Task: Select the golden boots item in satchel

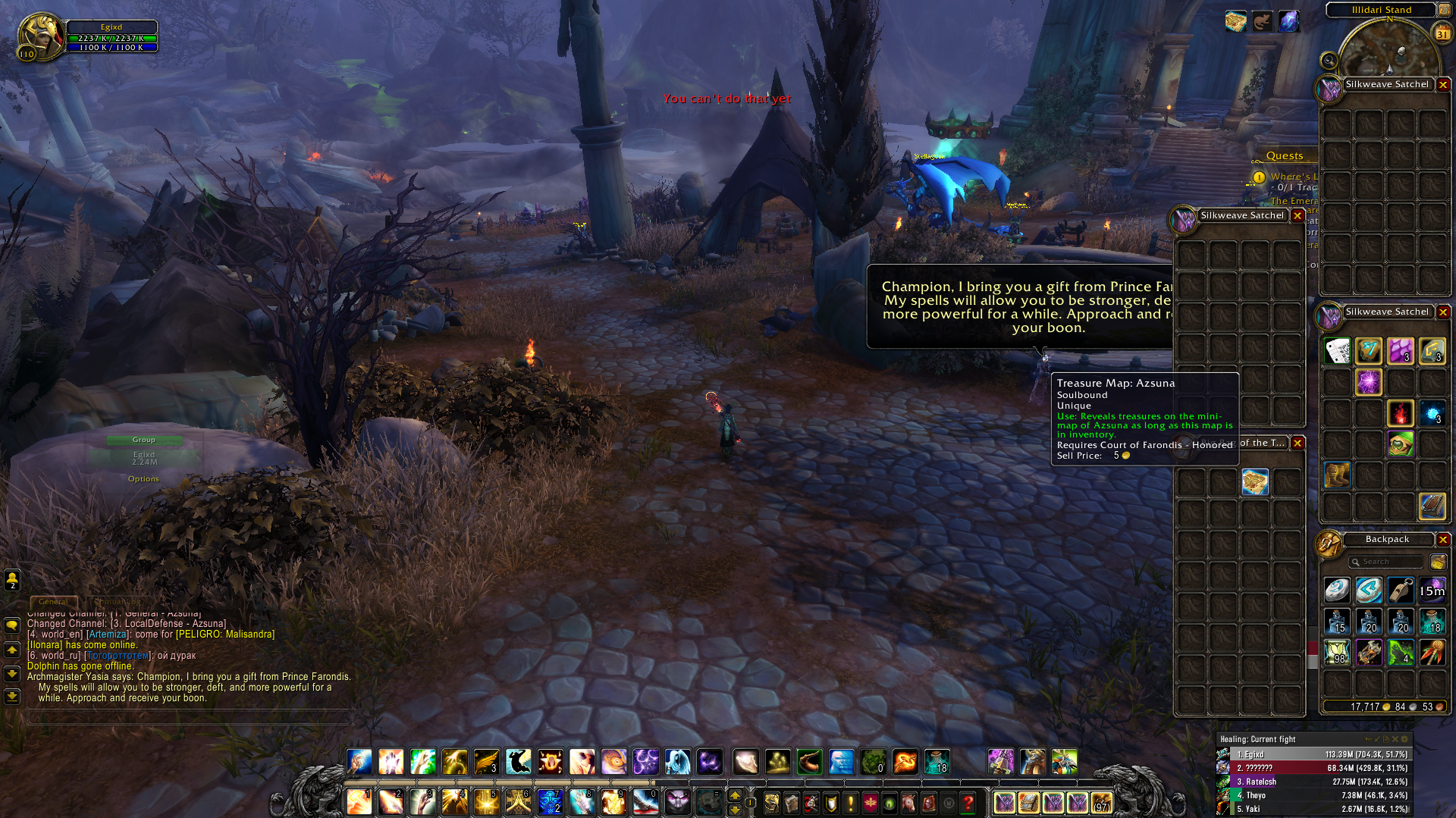Action: (1337, 475)
